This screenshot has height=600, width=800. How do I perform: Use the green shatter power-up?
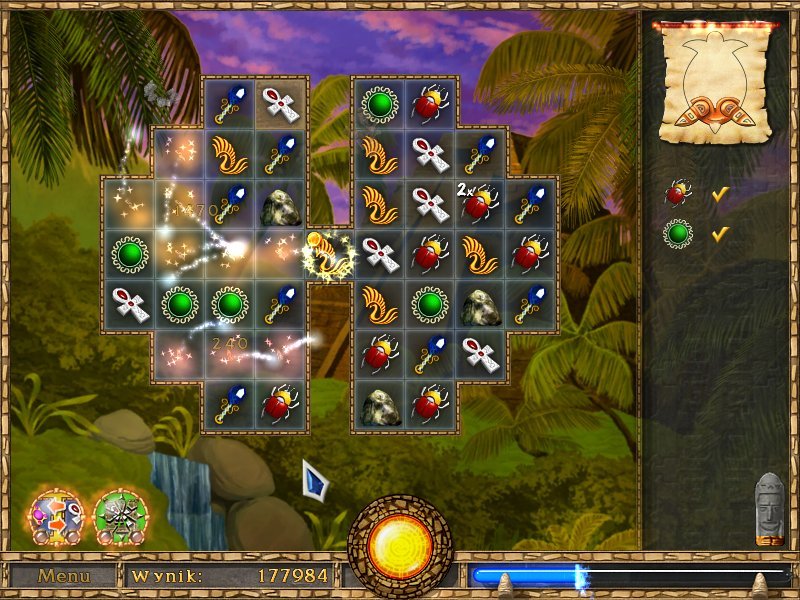[x=120, y=516]
